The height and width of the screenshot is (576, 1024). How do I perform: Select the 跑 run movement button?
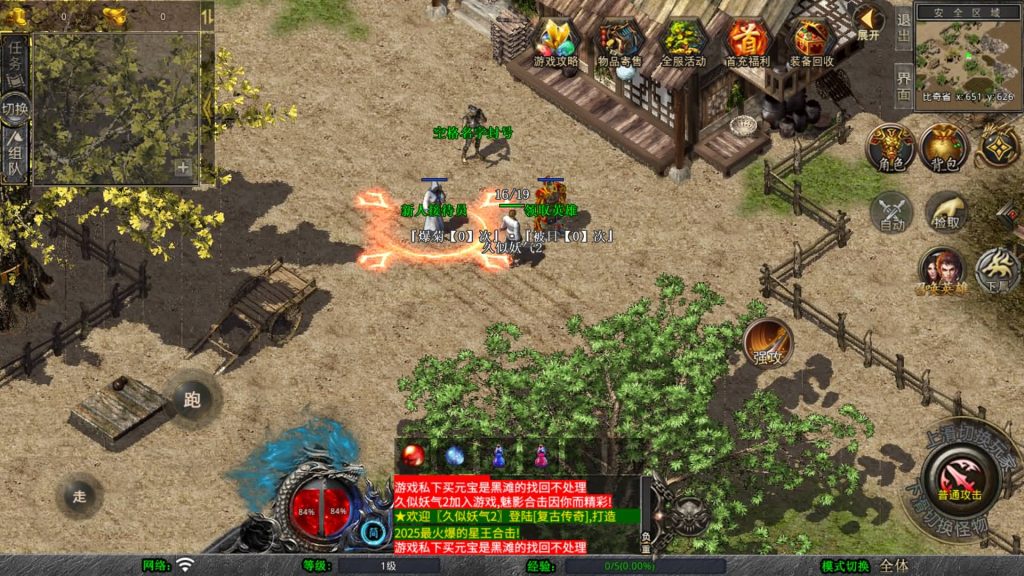192,398
